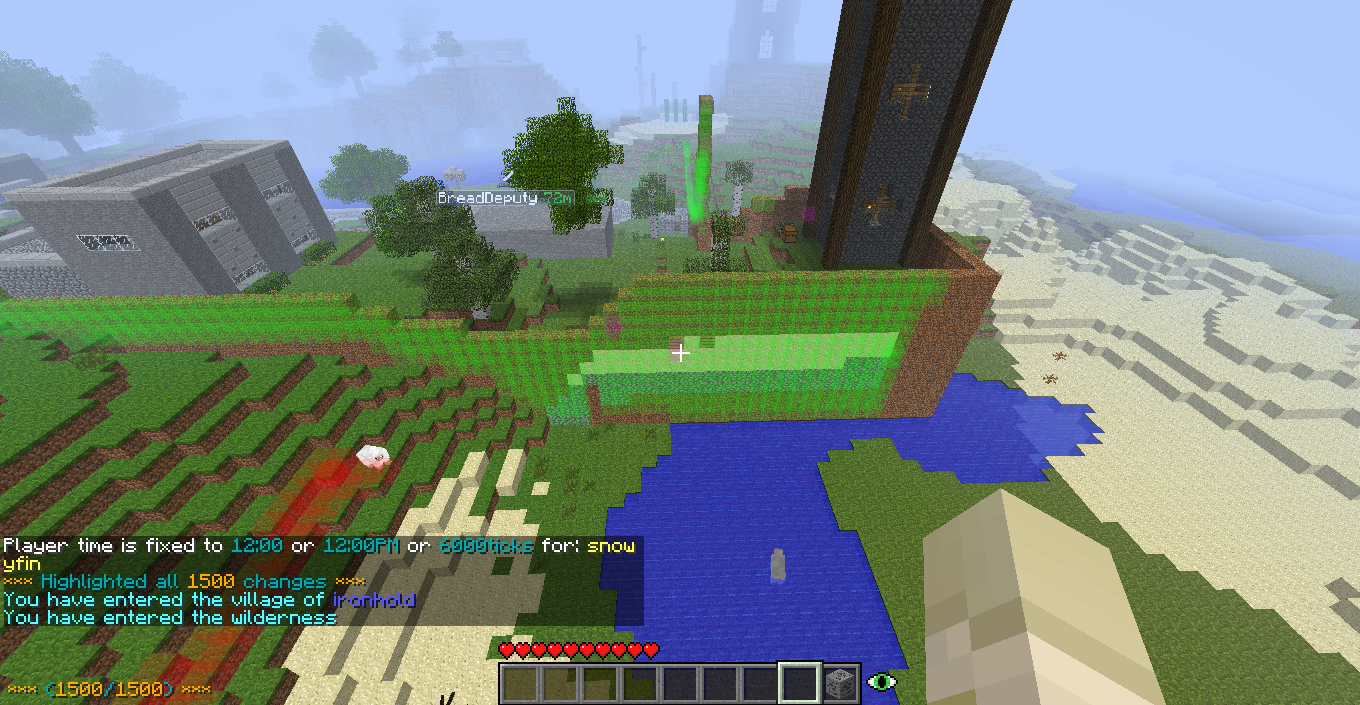1360x705 pixels.
Task: Click the green eye icon beside the hotbar
Action: (x=881, y=682)
